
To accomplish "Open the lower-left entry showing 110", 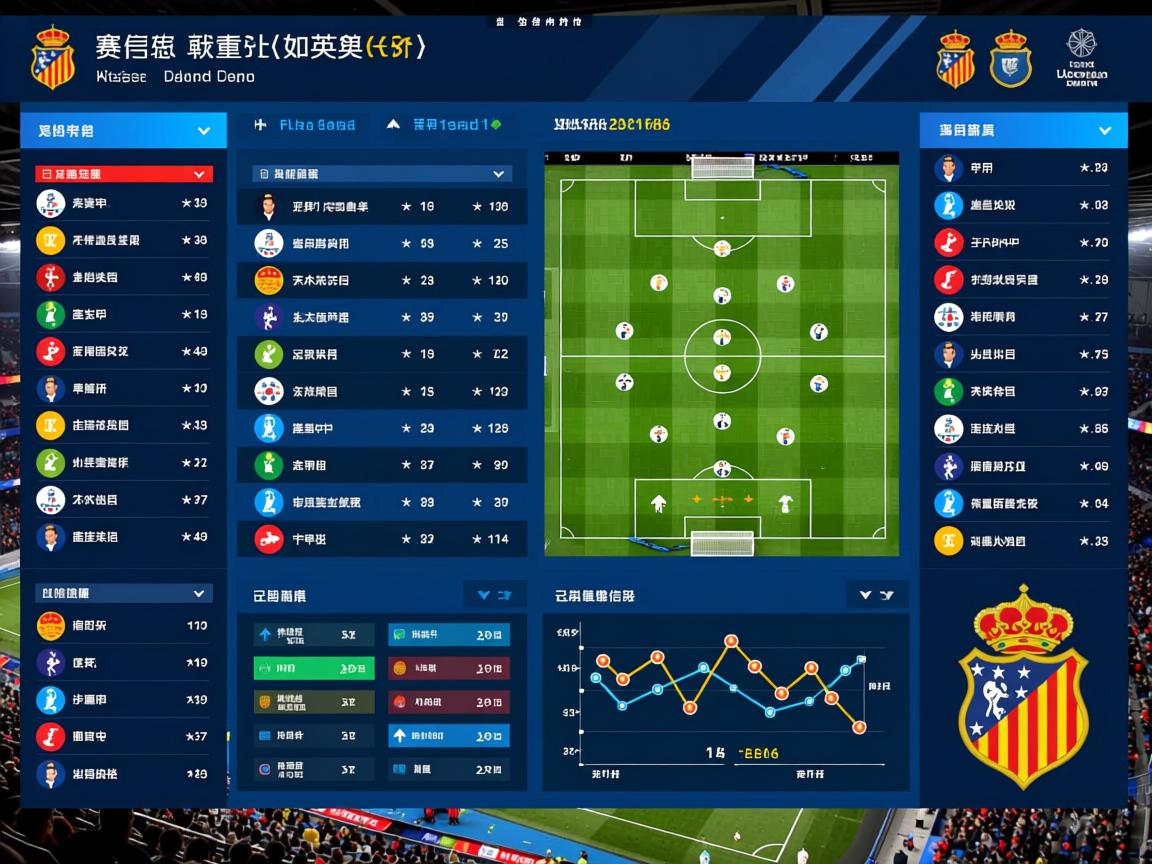I will [x=123, y=626].
